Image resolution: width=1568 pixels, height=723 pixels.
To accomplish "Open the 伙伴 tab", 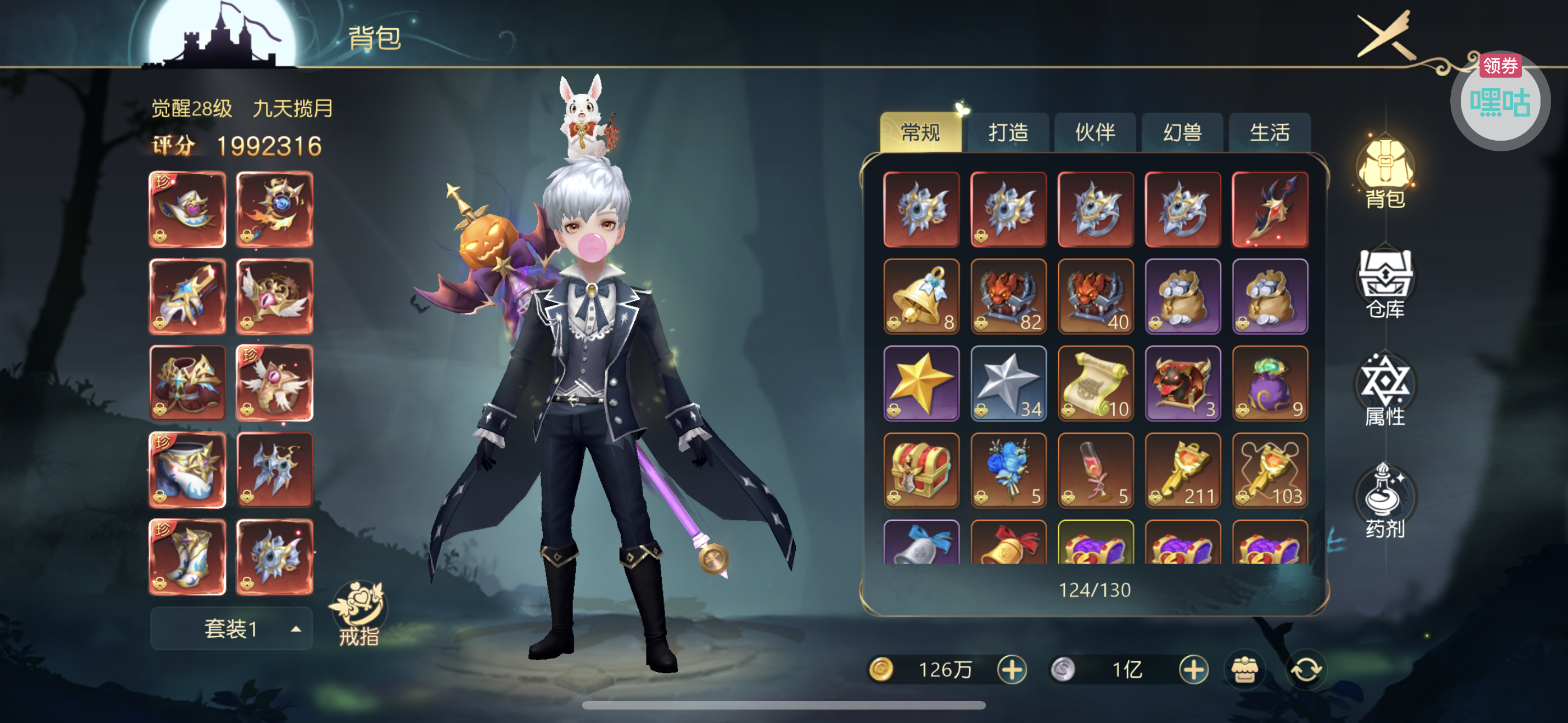I will pyautogui.click(x=1095, y=132).
